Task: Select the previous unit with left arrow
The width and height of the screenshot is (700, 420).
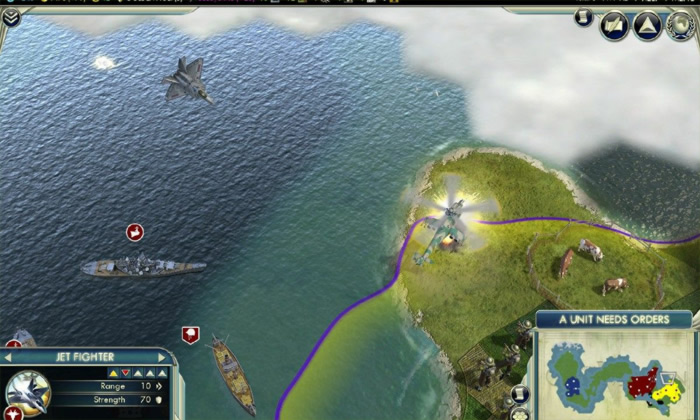Action: pos(9,357)
